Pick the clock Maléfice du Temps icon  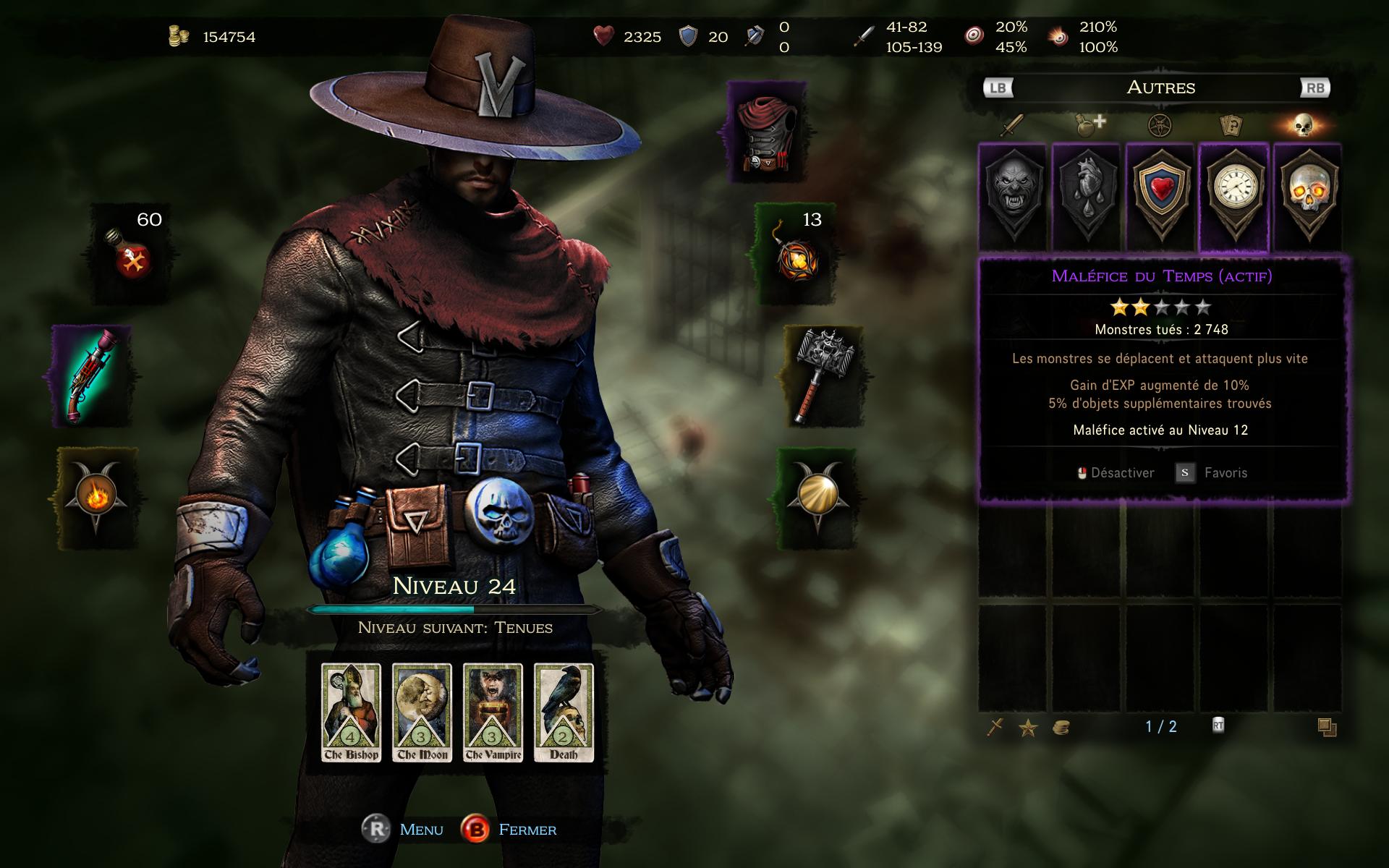point(1233,197)
